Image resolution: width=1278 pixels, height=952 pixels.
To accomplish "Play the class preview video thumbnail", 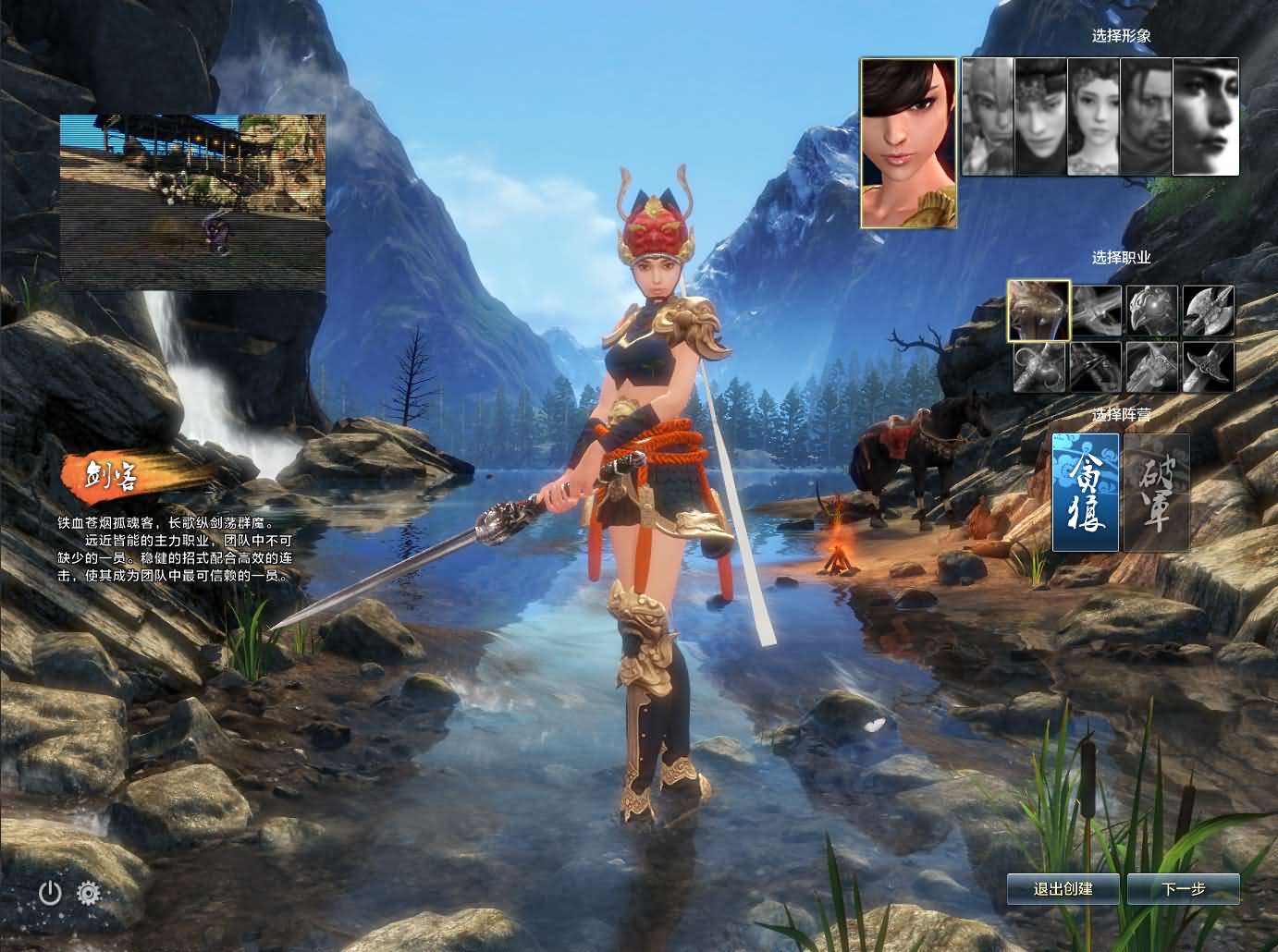I will [x=193, y=201].
